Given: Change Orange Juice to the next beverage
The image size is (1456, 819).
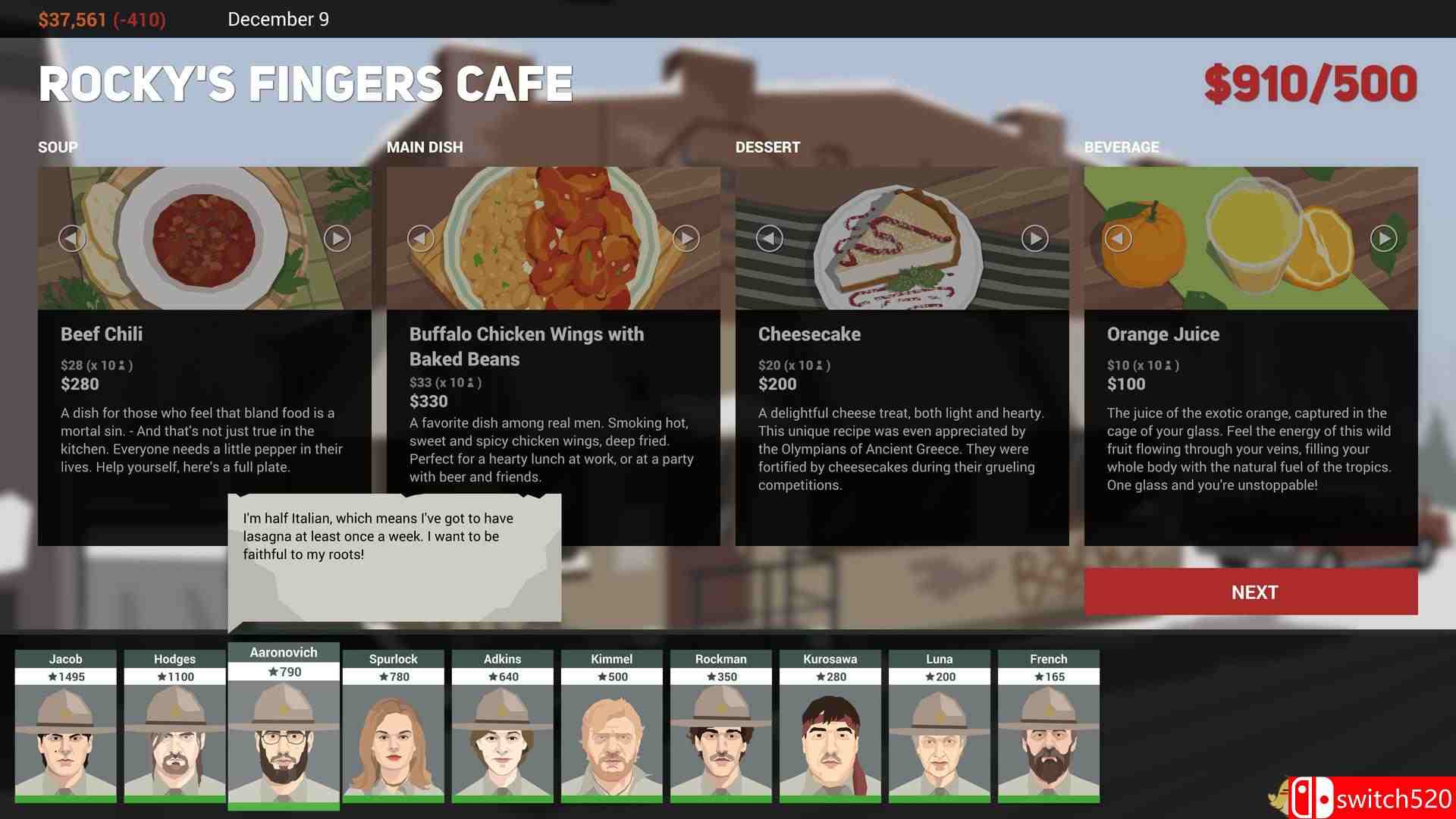Looking at the screenshot, I should pyautogui.click(x=1384, y=239).
